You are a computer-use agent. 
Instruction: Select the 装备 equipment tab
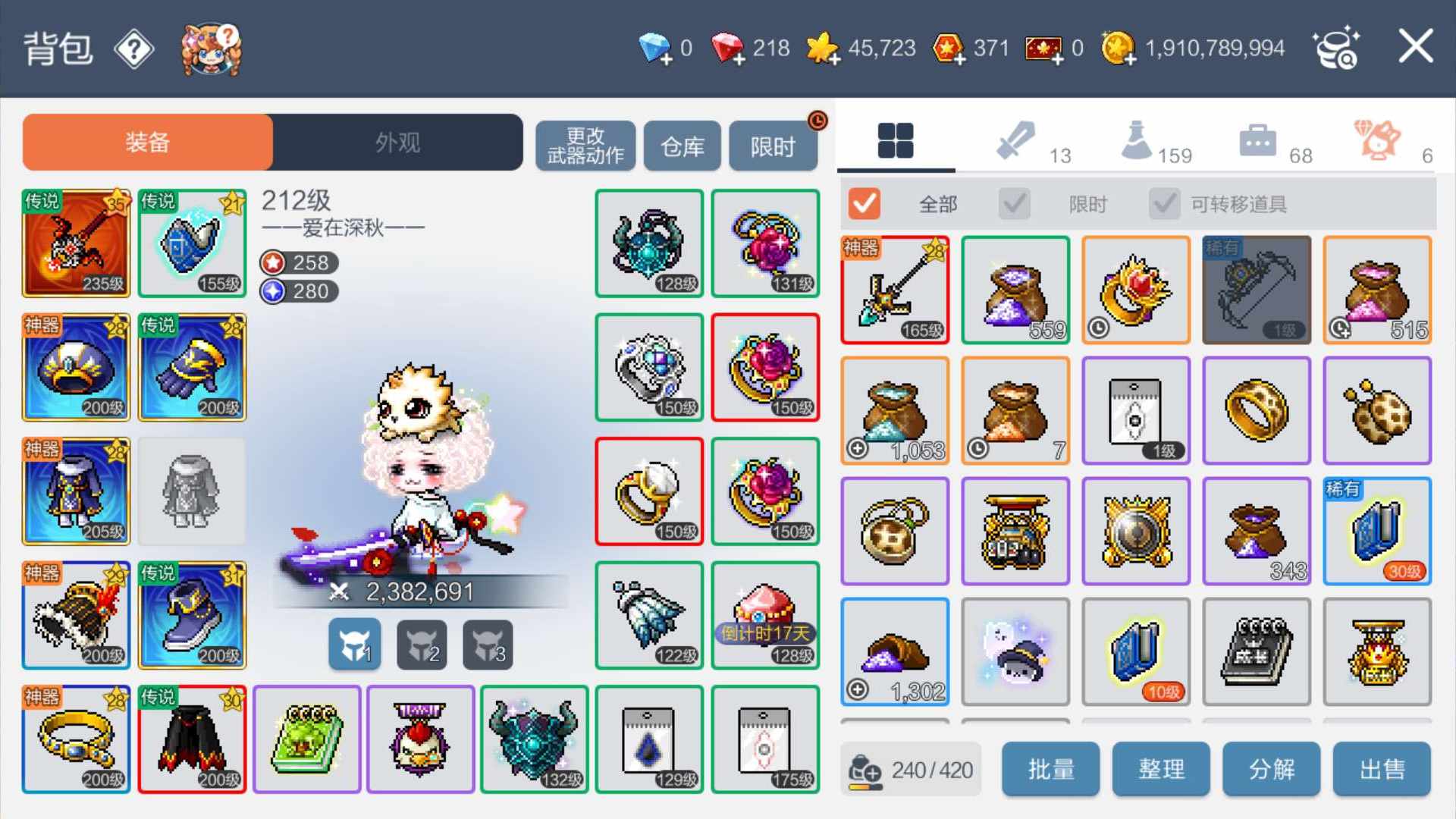(x=148, y=142)
